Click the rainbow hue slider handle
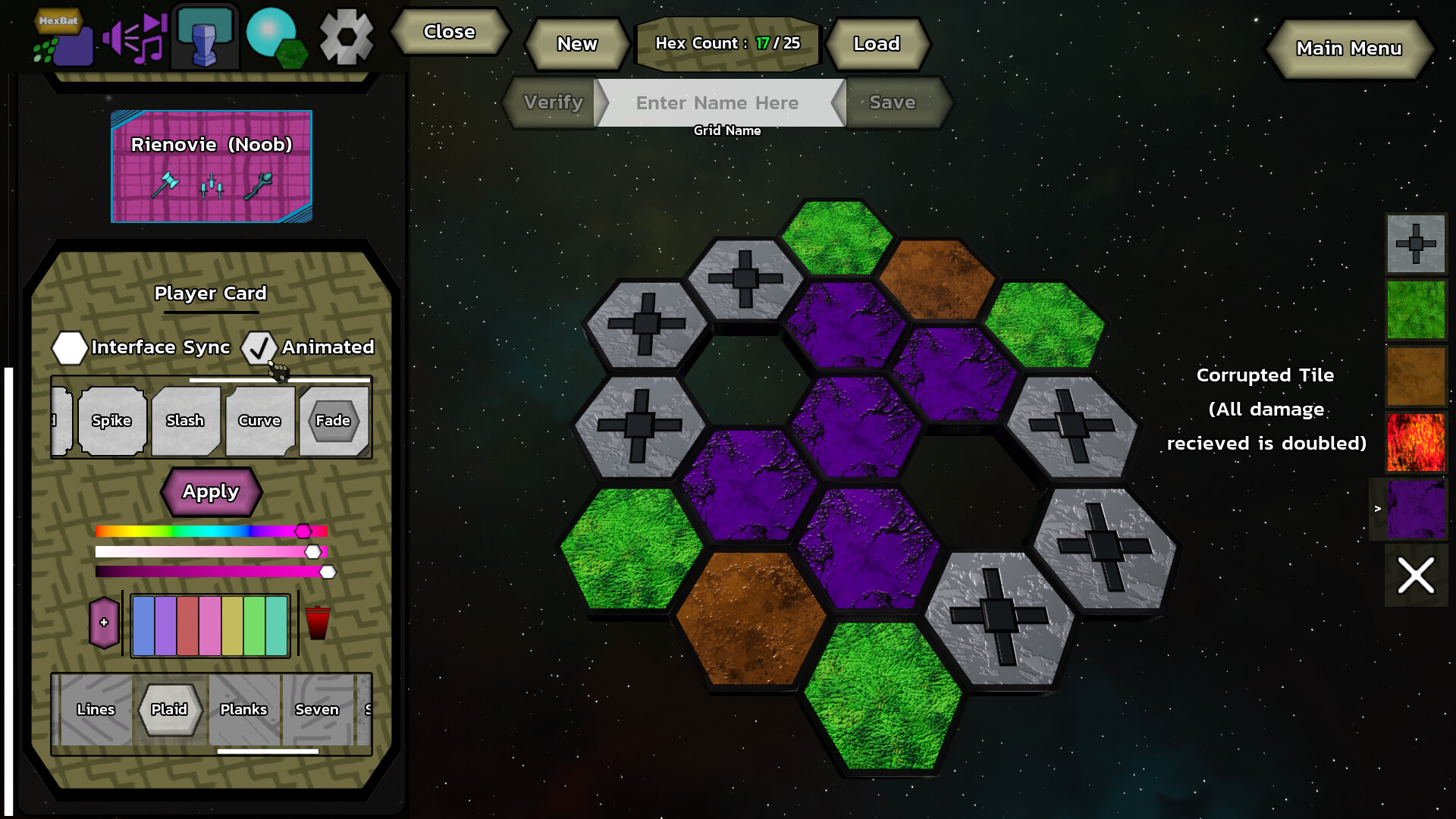Image resolution: width=1456 pixels, height=819 pixels. (303, 530)
